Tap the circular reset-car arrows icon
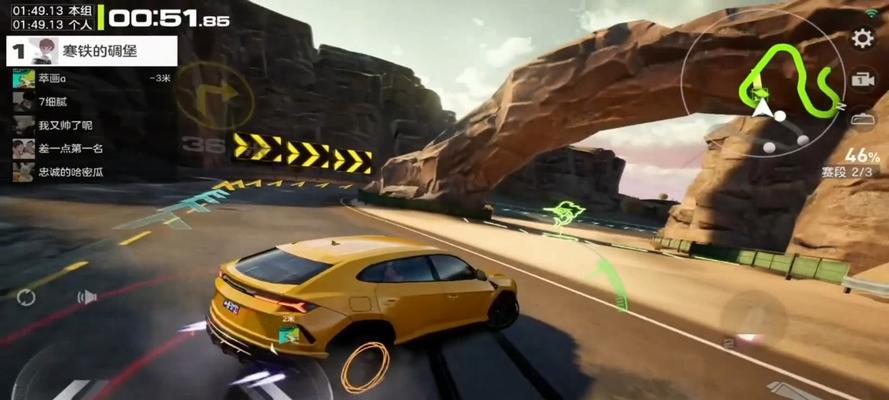The height and width of the screenshot is (400, 889). [26, 296]
